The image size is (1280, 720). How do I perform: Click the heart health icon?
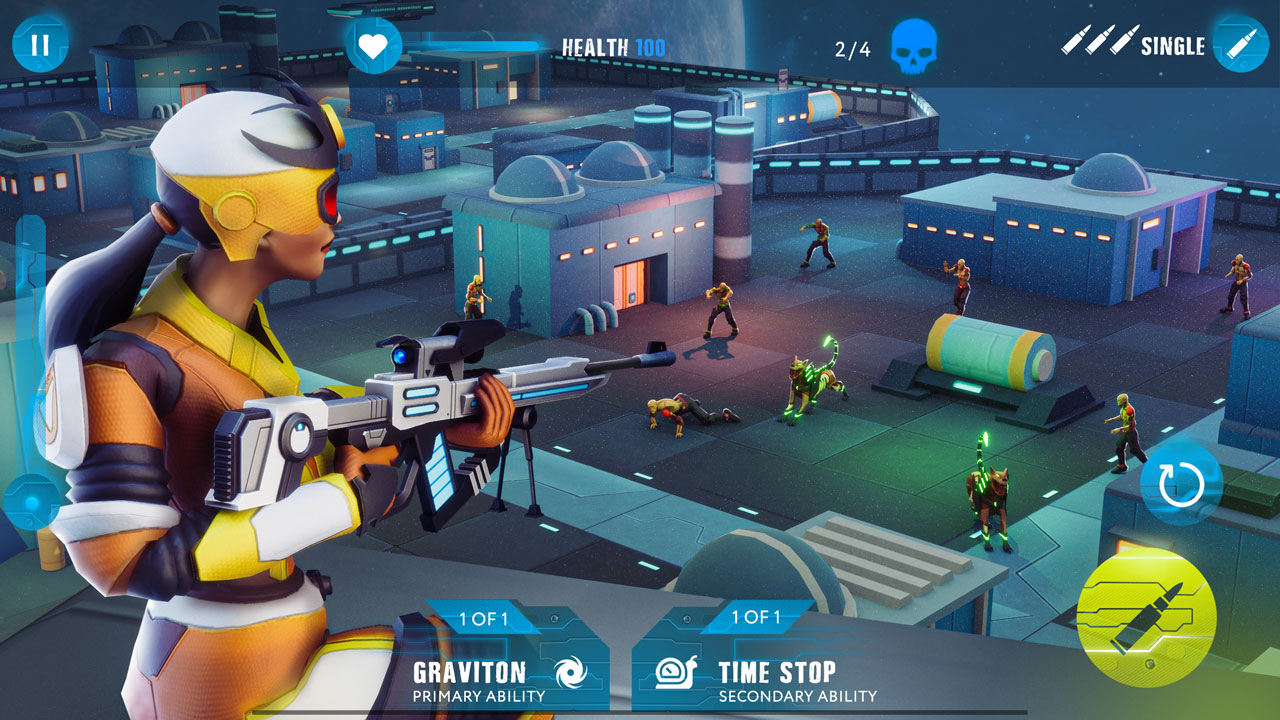[x=374, y=44]
